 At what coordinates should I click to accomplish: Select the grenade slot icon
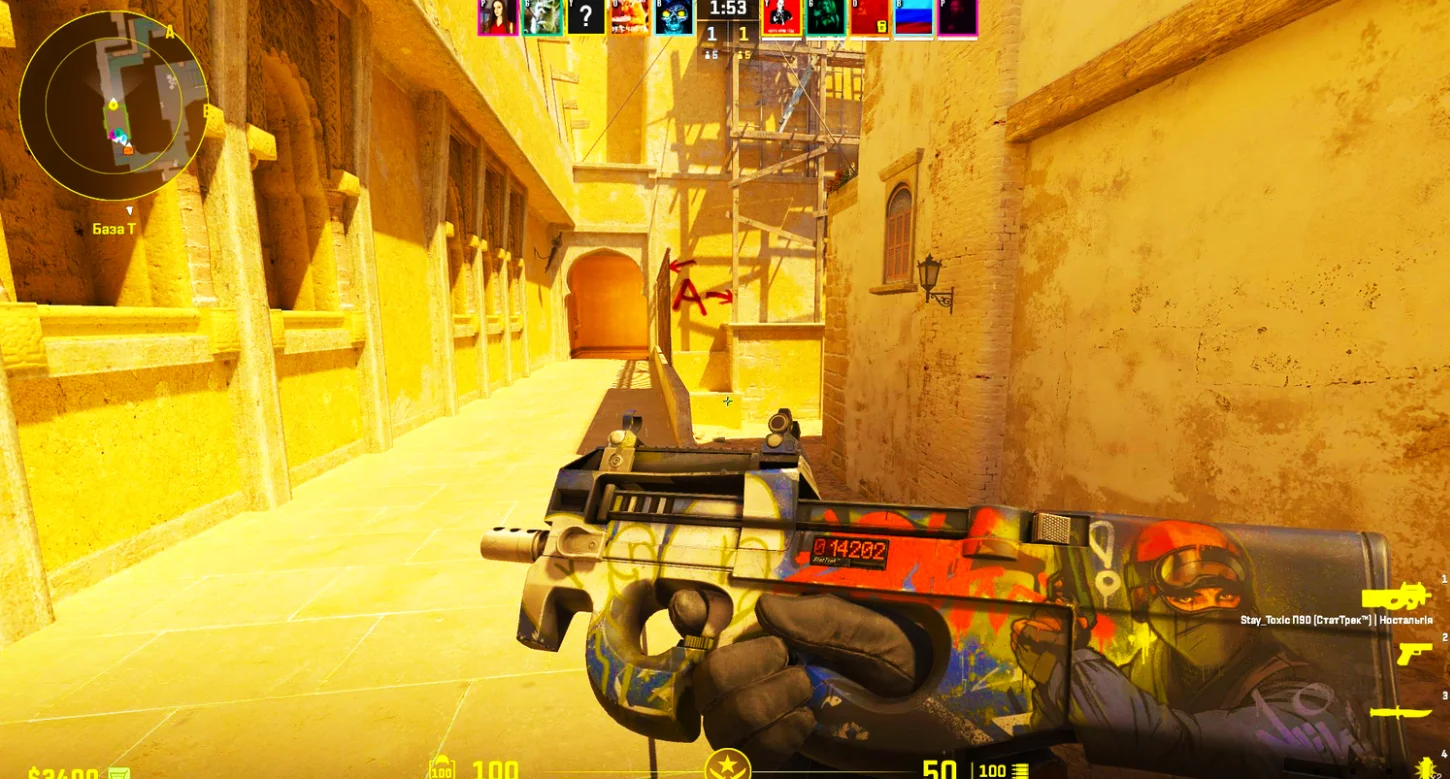pos(1427,768)
